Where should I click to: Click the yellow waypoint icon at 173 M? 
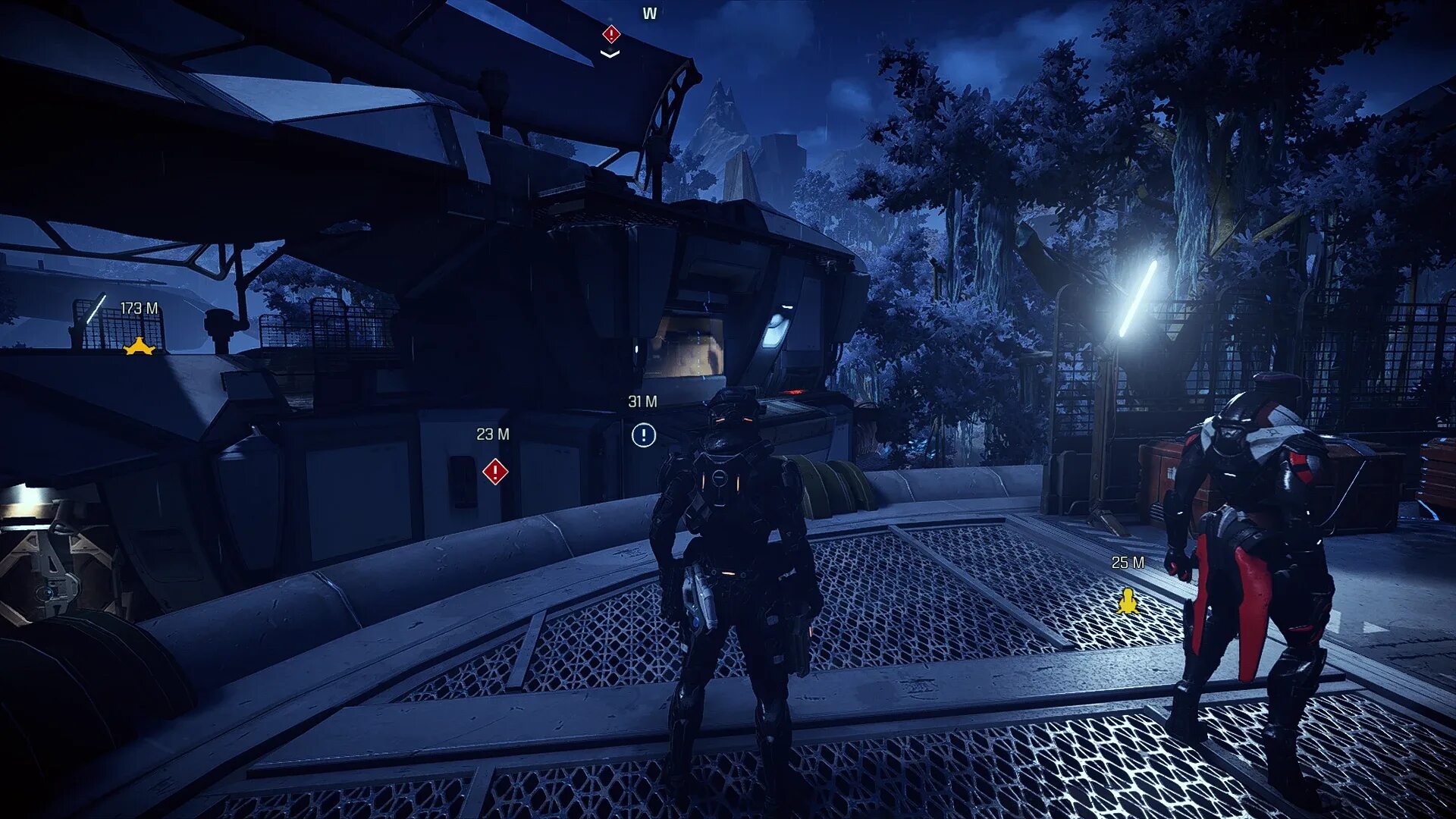pyautogui.click(x=140, y=347)
